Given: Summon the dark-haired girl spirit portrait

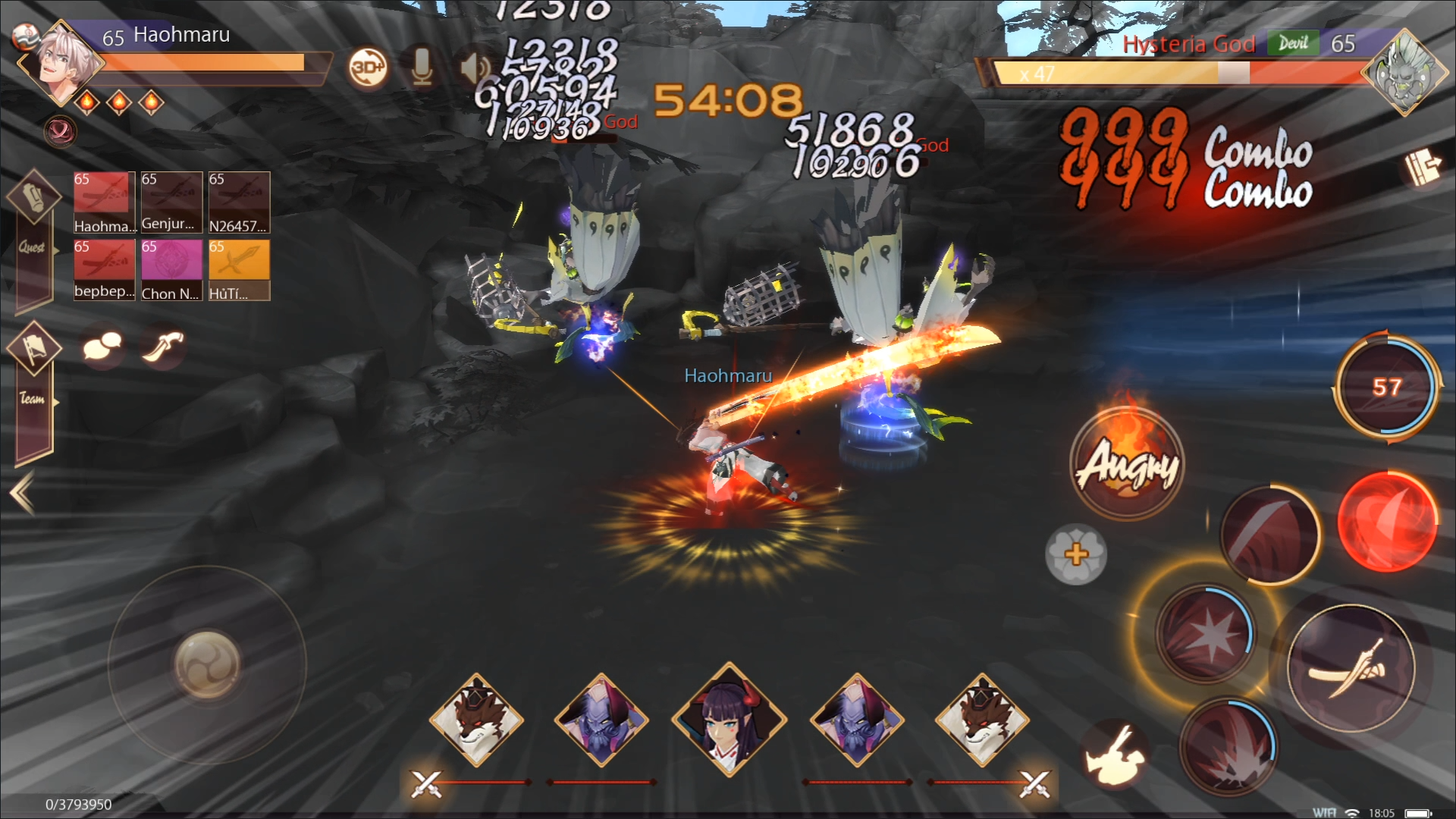Looking at the screenshot, I should (729, 720).
